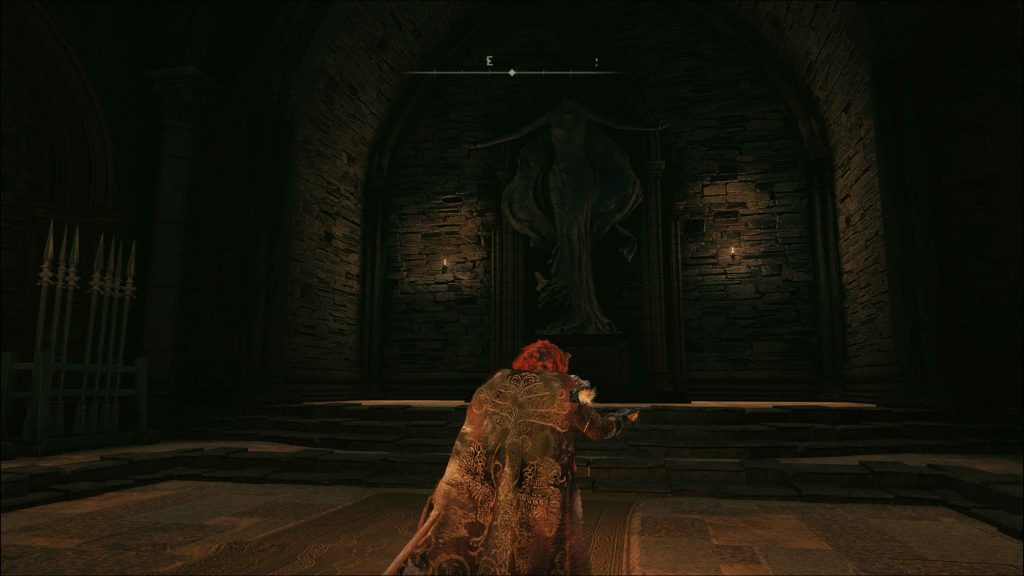Click the compass bar's center diamond marker
This screenshot has width=1024, height=576.
(x=512, y=73)
